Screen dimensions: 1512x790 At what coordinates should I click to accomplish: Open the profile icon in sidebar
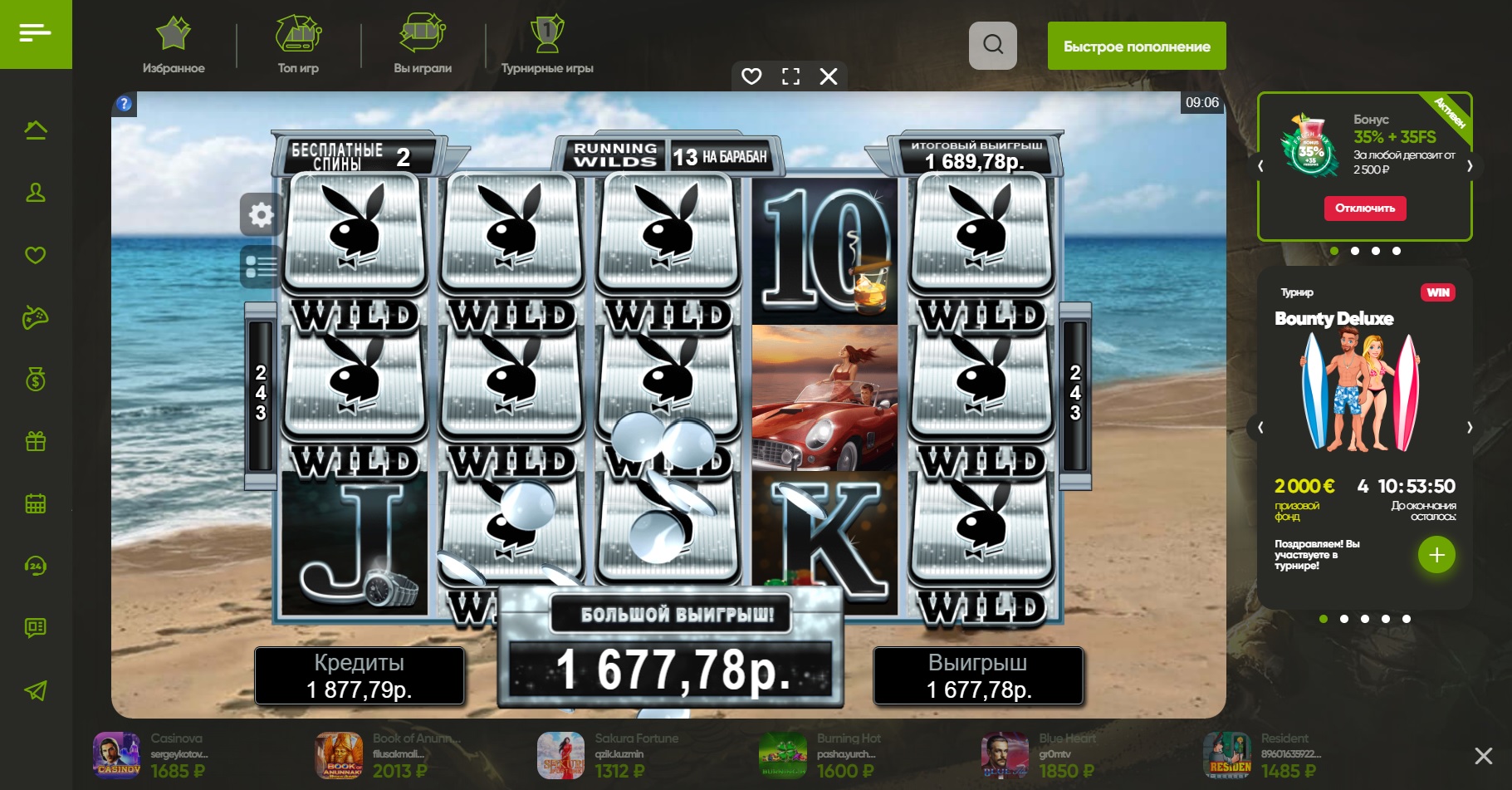click(x=36, y=193)
